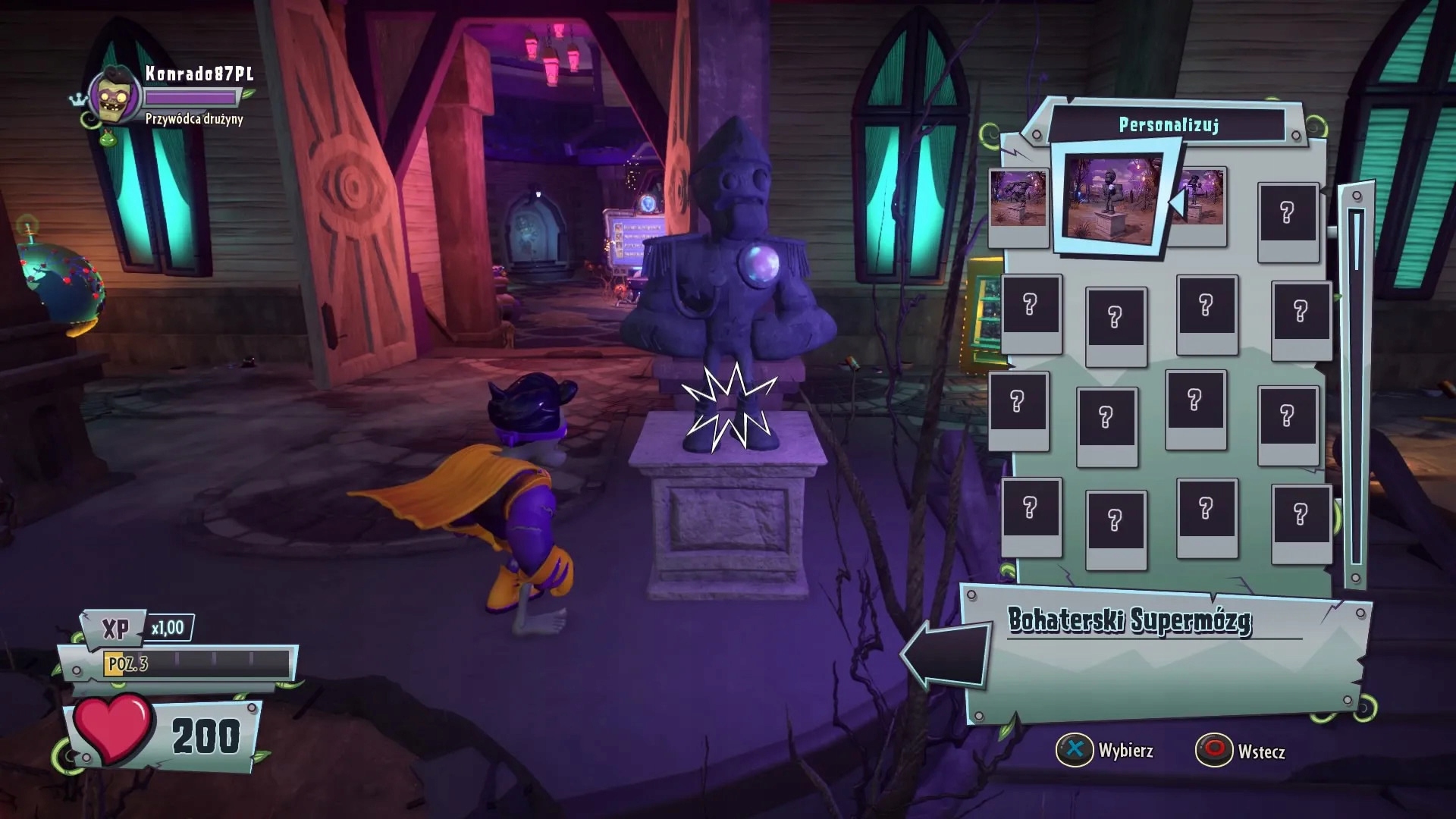Screen dimensions: 1456x819
Task: Click the large arrow beside the description panel
Action: 946,654
